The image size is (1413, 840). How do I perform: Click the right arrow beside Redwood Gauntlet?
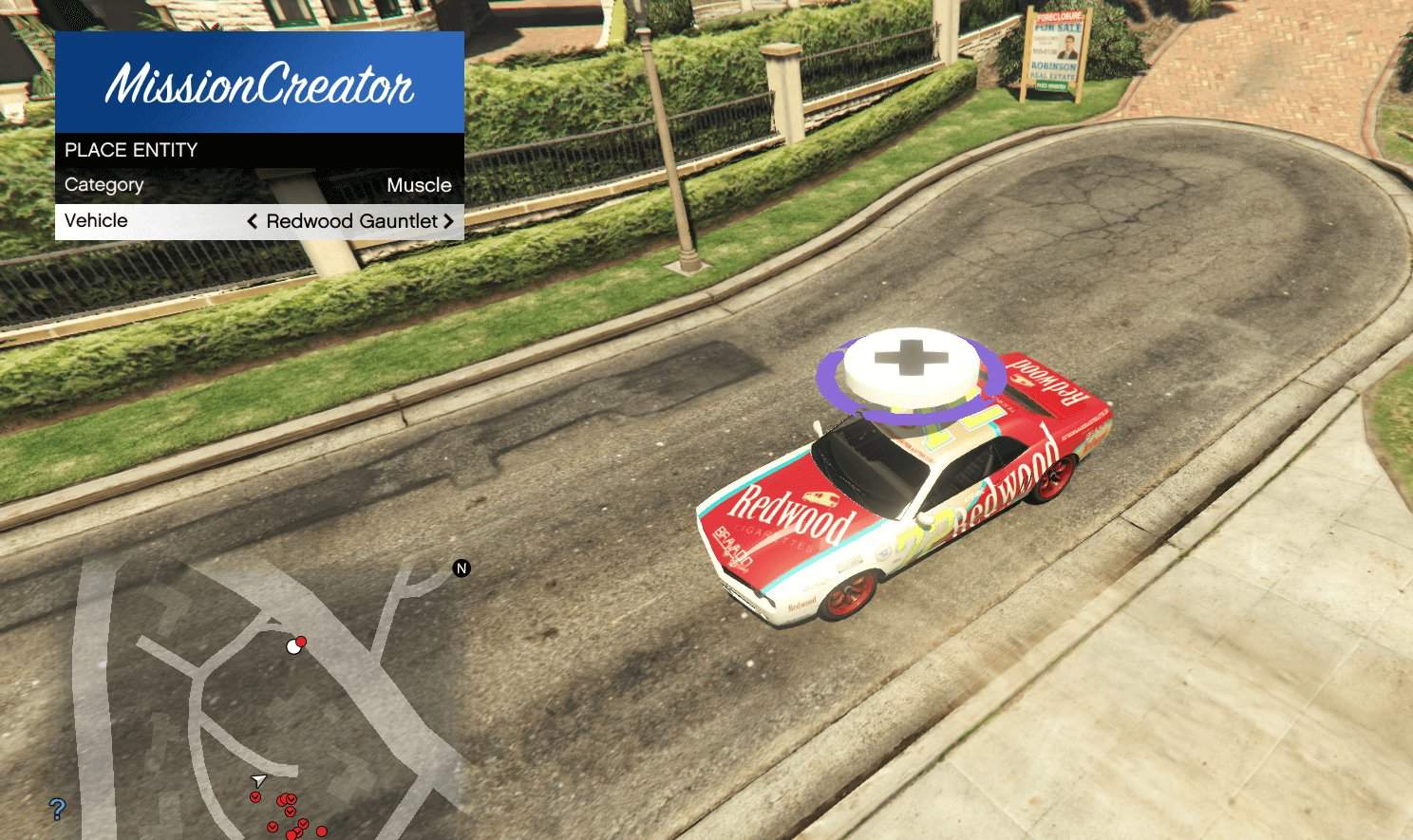448,221
